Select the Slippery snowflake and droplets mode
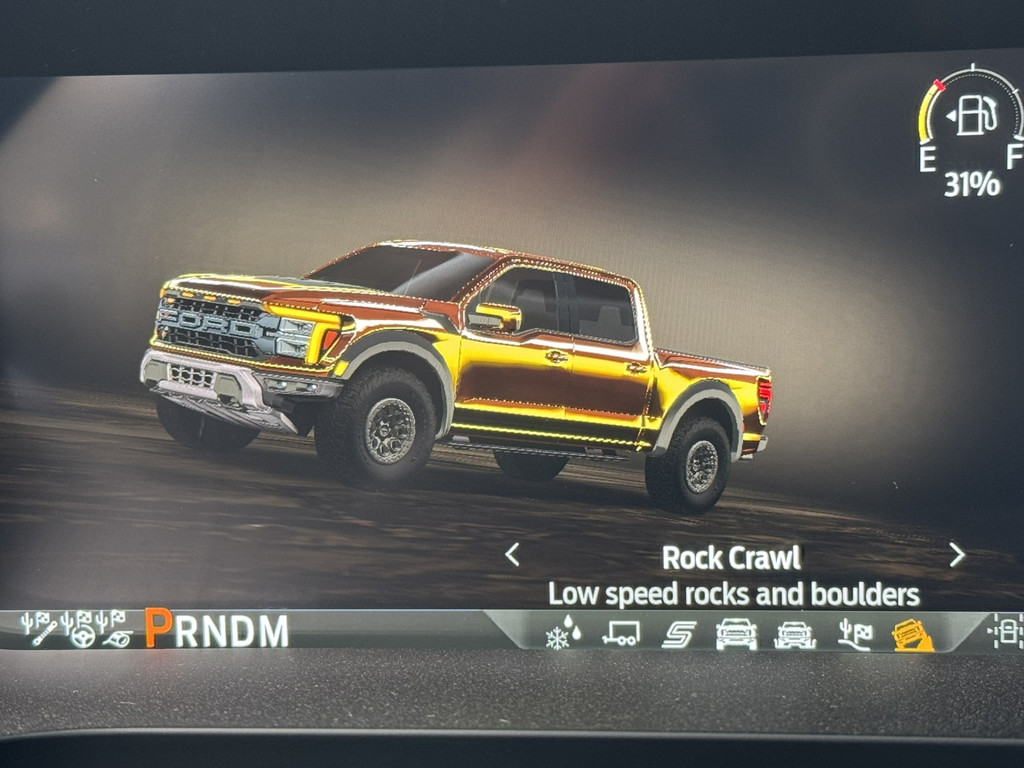Screen dimensions: 1024x768 [x=563, y=633]
